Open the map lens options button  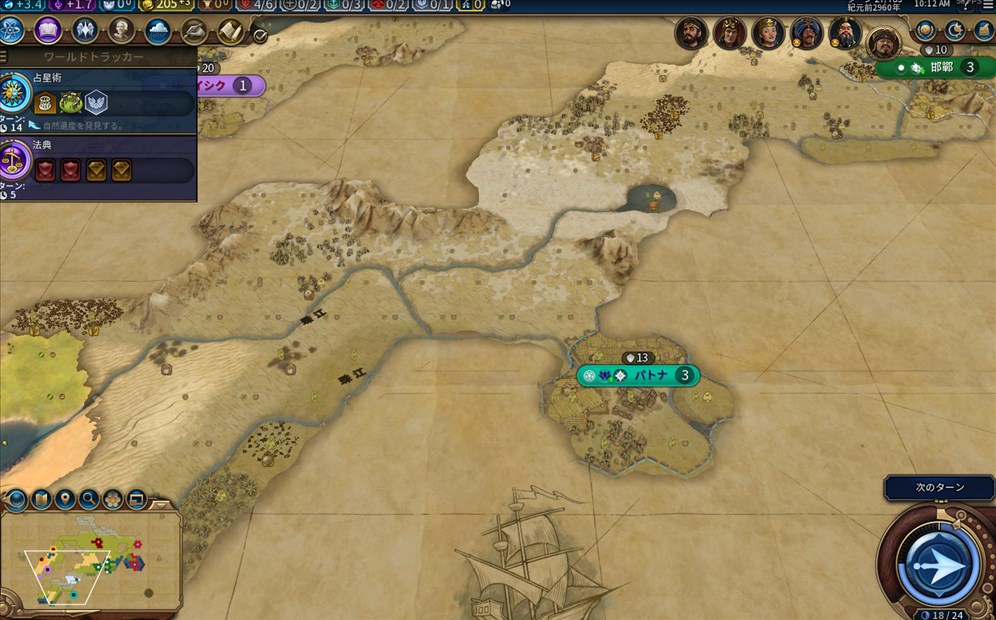click(x=16, y=498)
